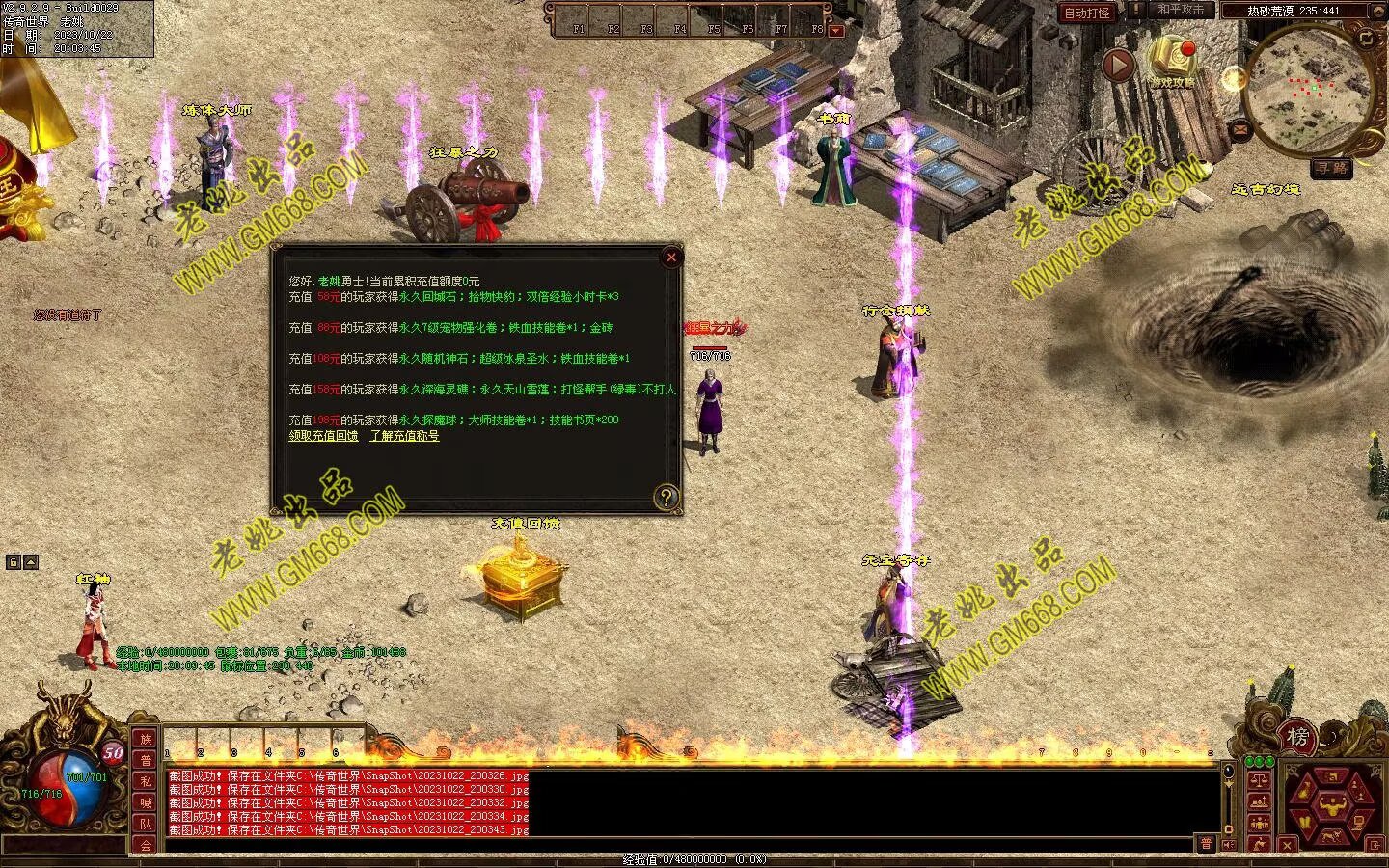The image size is (1389, 868).
Task: Select the 族 chat channel tab
Action: point(146,739)
